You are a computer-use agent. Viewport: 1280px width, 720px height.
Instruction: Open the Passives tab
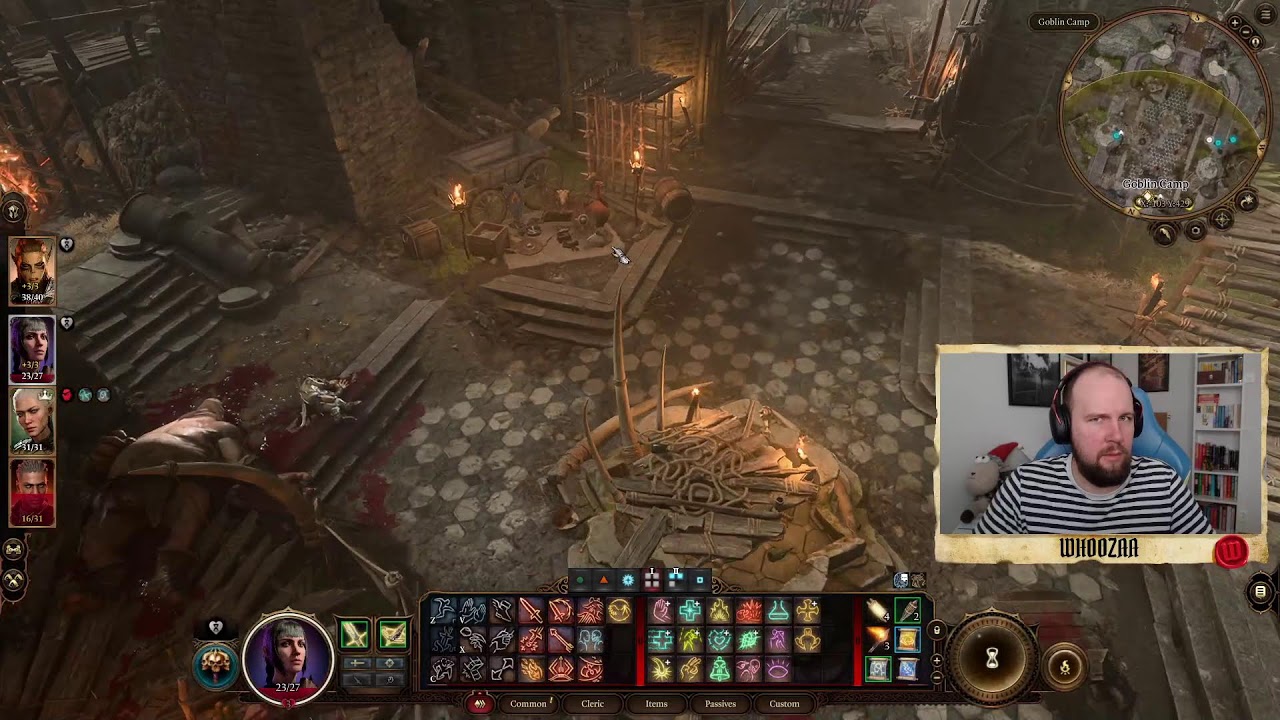click(720, 703)
